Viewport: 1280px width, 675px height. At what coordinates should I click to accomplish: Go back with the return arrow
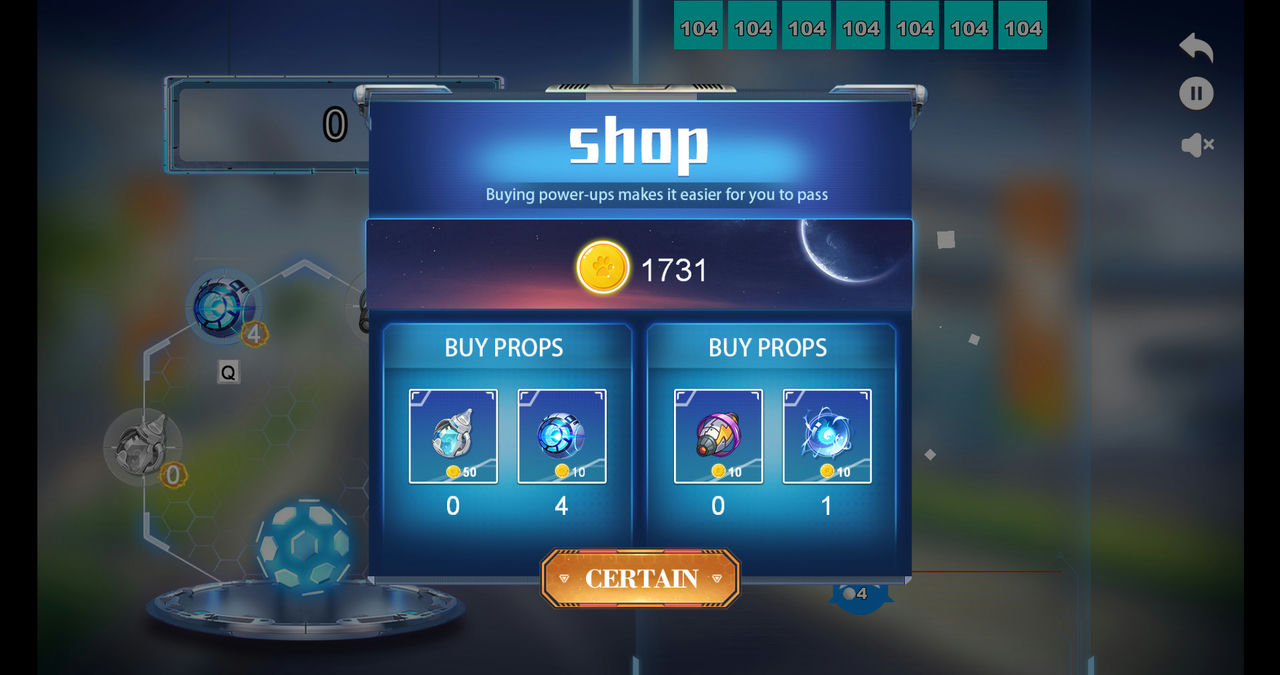1196,47
